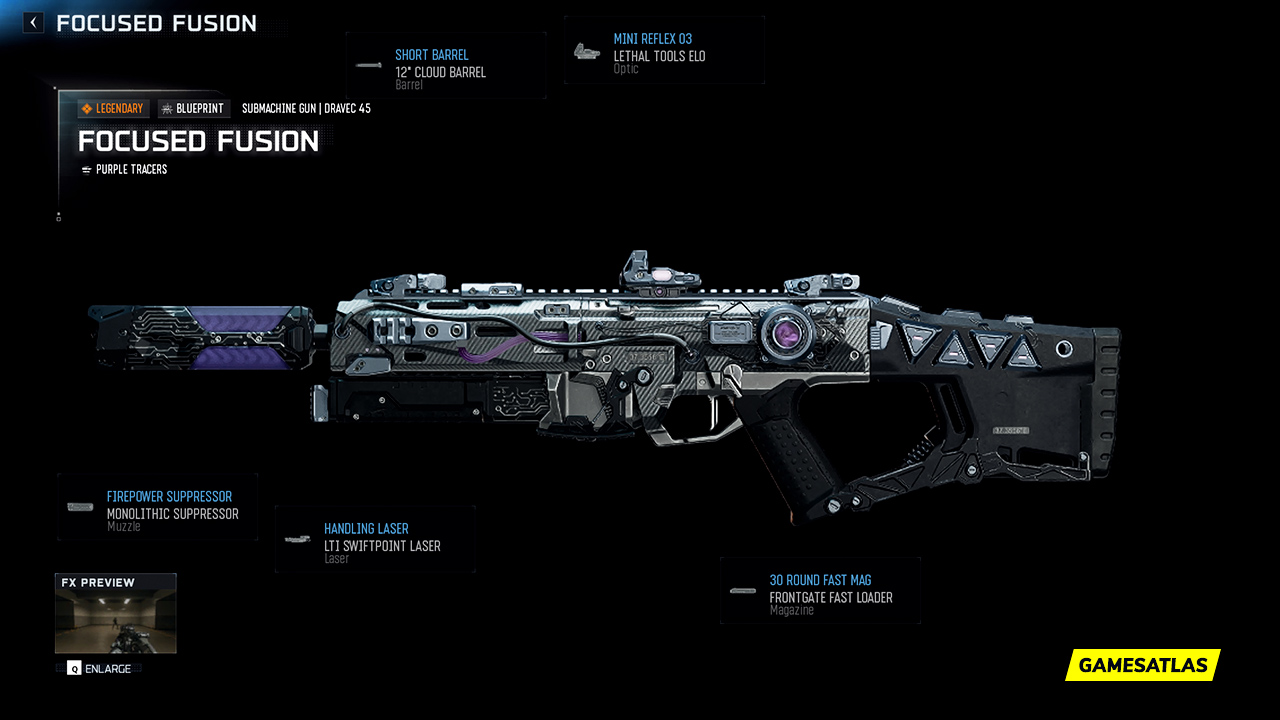The width and height of the screenshot is (1280, 720).
Task: Click the Blueprint badge icon
Action: (x=168, y=108)
